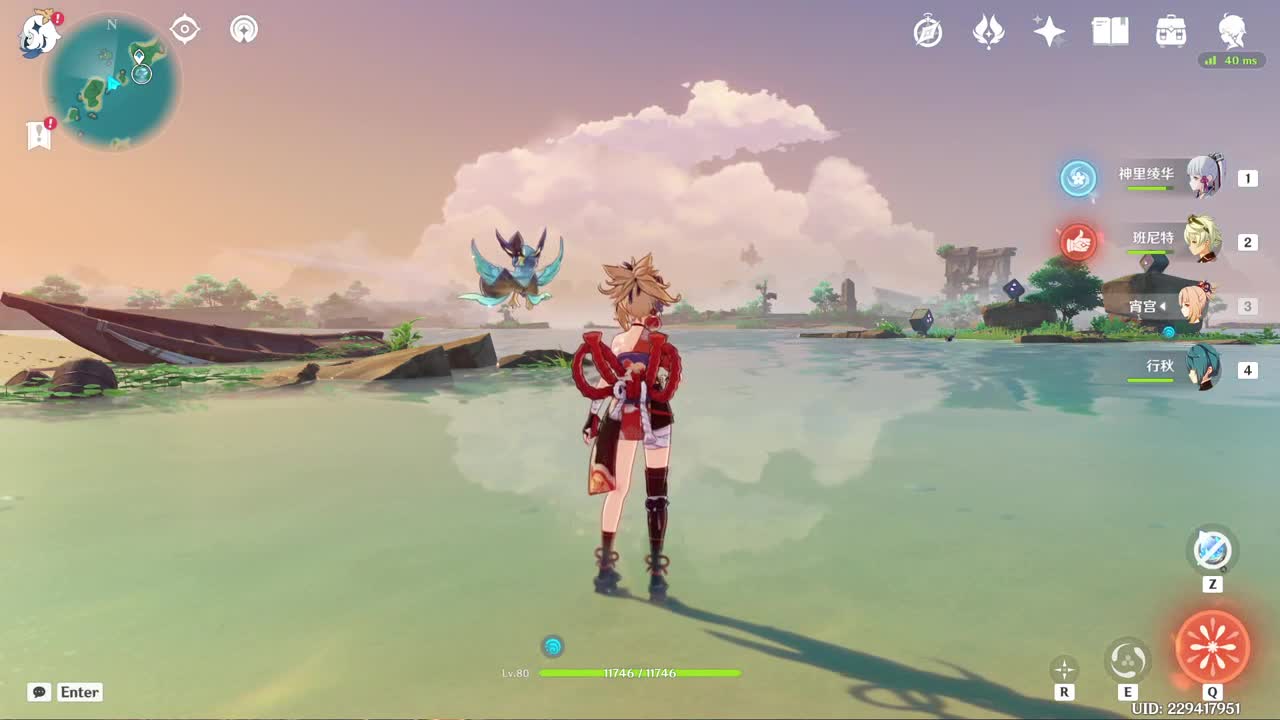
Task: Open the inventory backpack icon
Action: [x=1171, y=32]
